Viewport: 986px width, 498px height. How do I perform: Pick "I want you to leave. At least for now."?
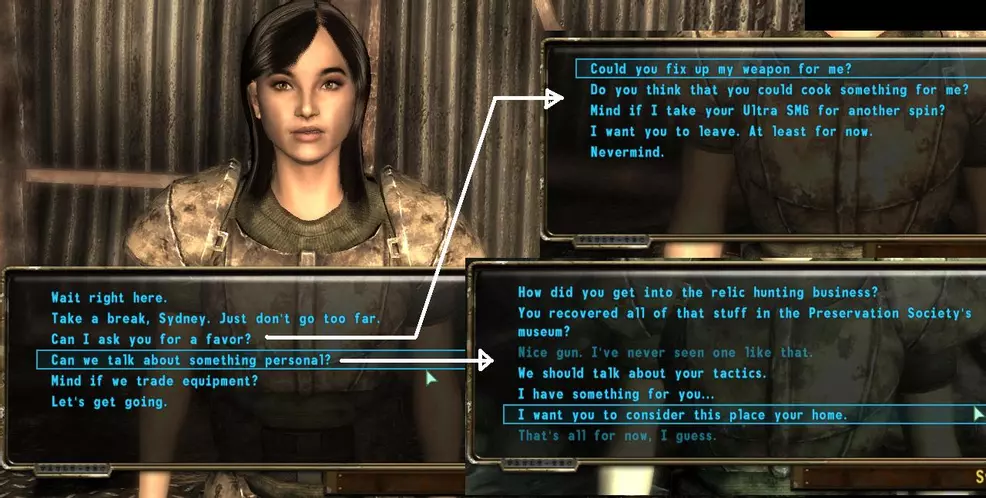click(732, 132)
